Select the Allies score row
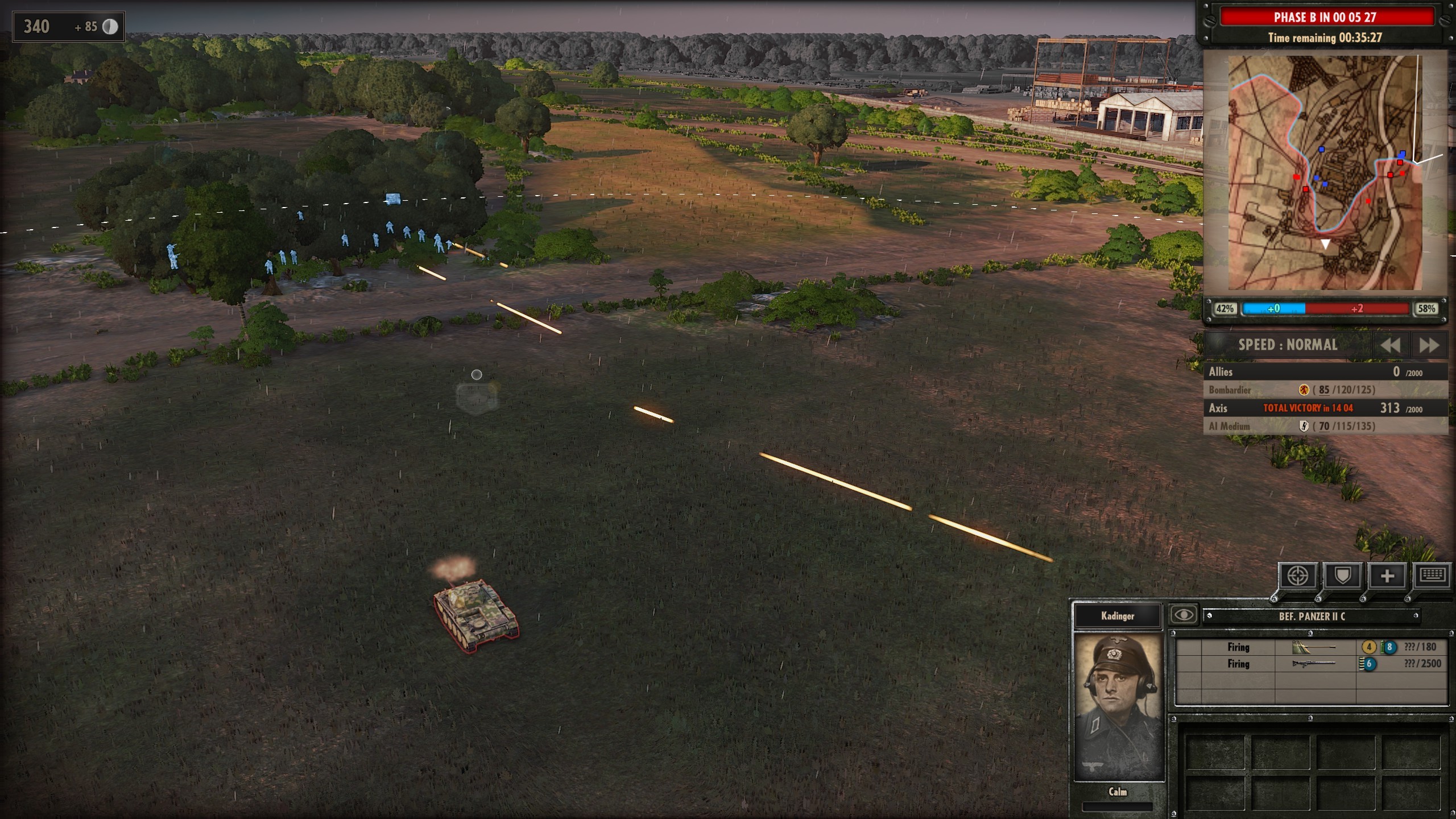Screen dimensions: 1456x819 [x=1325, y=372]
